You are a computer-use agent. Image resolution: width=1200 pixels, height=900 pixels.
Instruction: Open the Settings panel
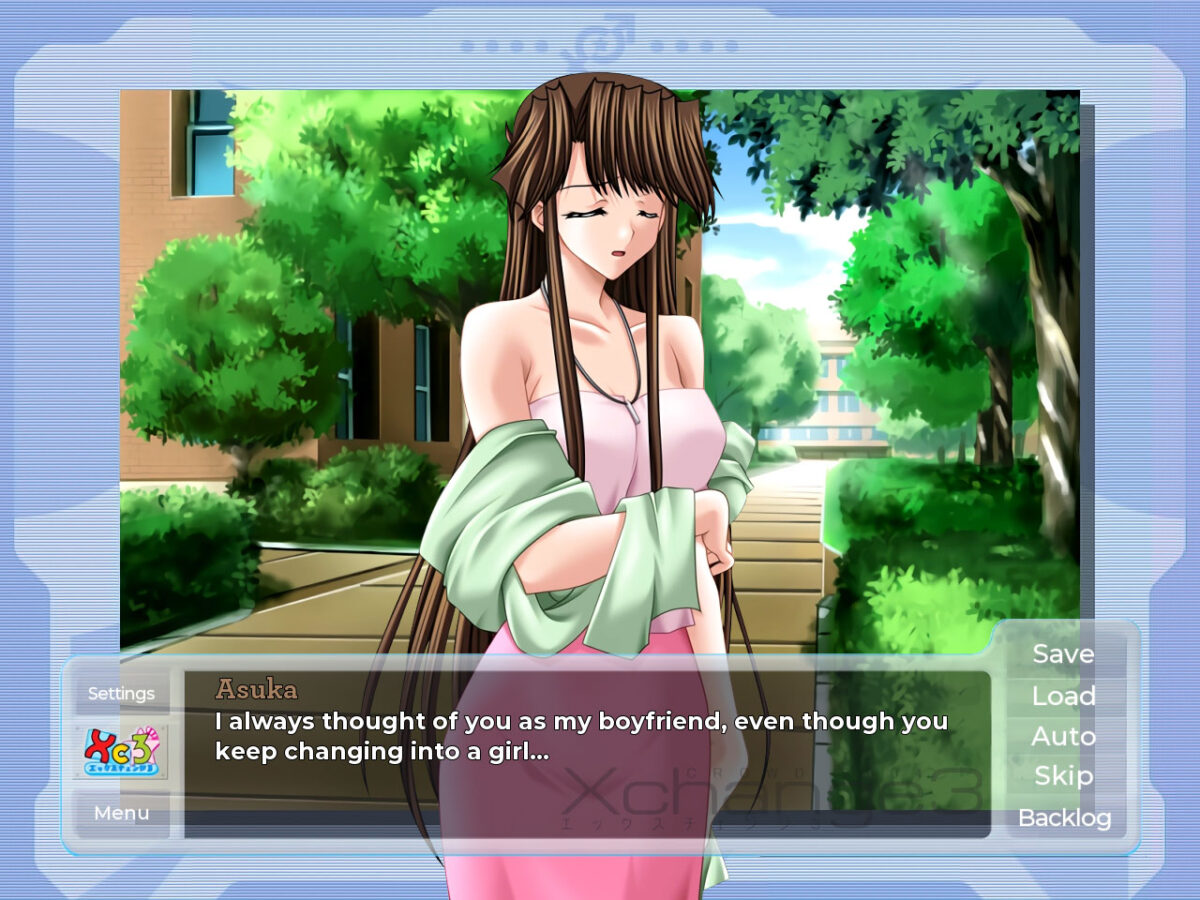tap(121, 693)
